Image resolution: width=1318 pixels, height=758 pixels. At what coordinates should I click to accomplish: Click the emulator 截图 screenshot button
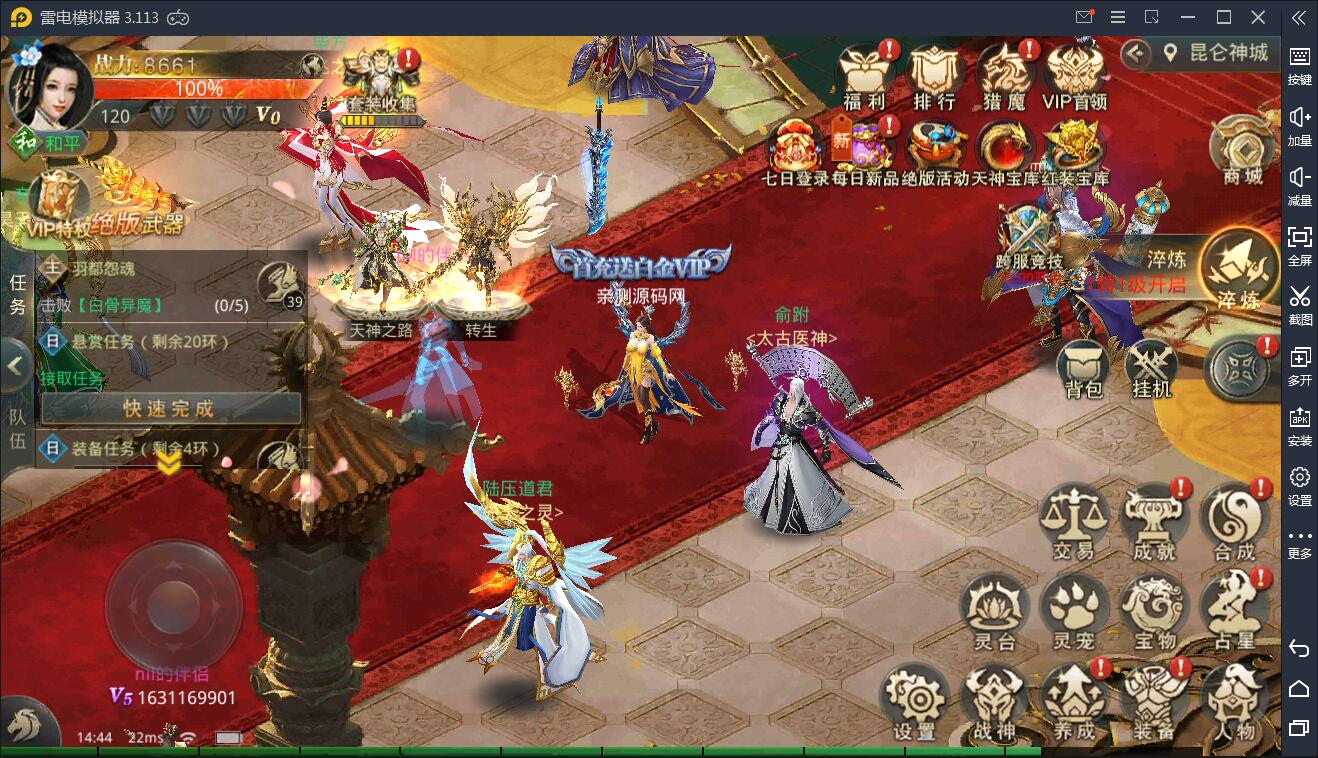point(1299,301)
